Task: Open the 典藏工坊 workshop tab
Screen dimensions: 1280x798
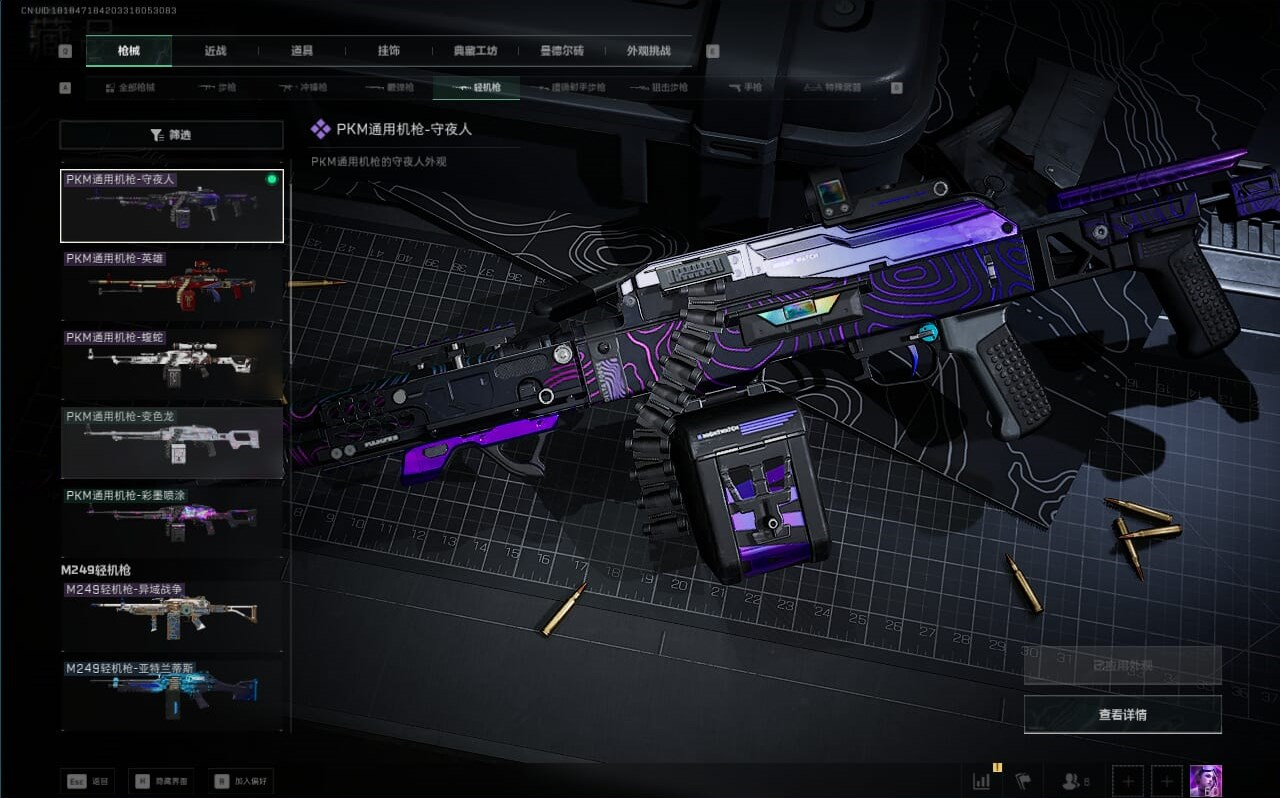Action: point(475,51)
